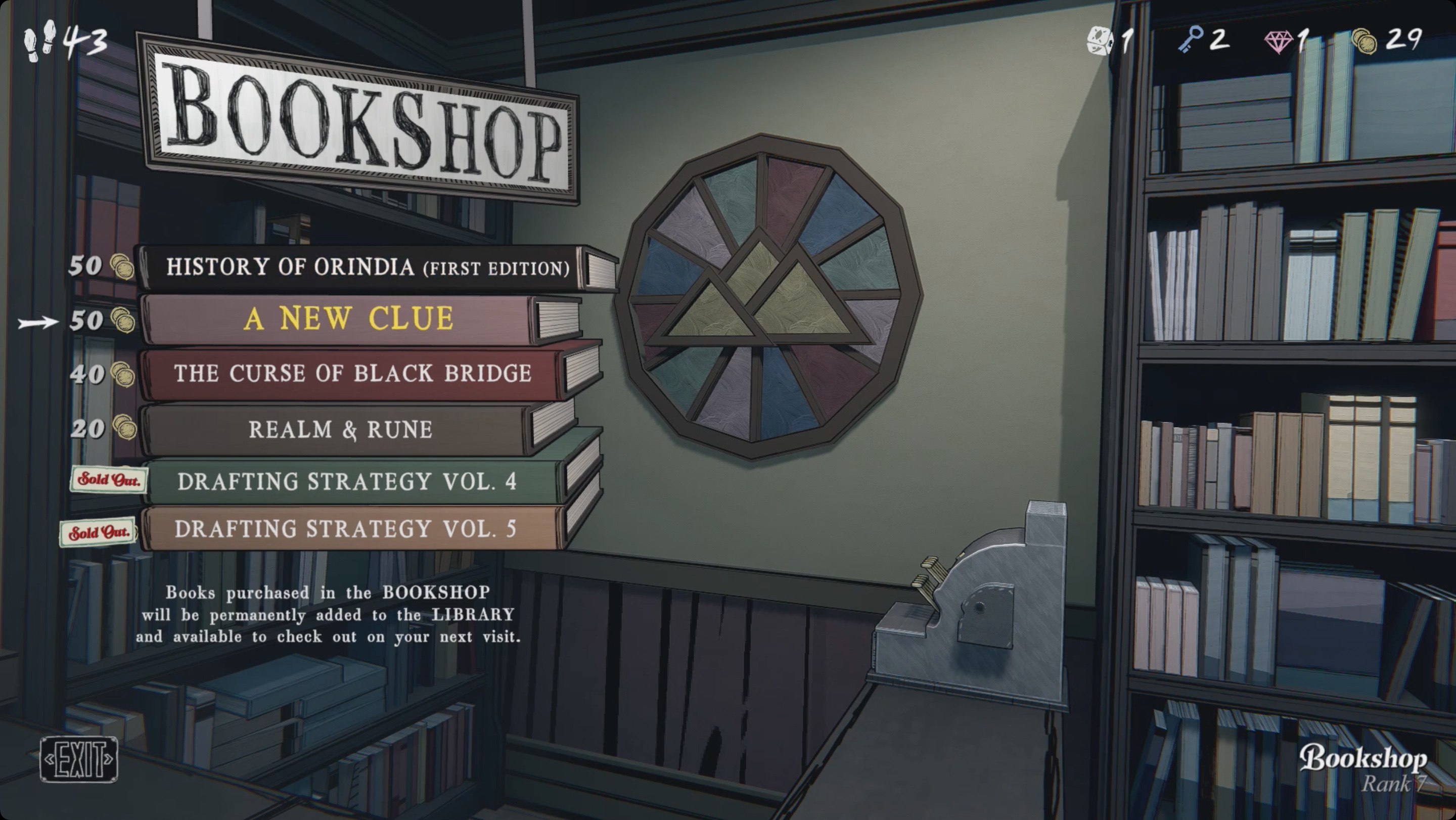Select History of Orindia (First Edition) book

point(368,267)
